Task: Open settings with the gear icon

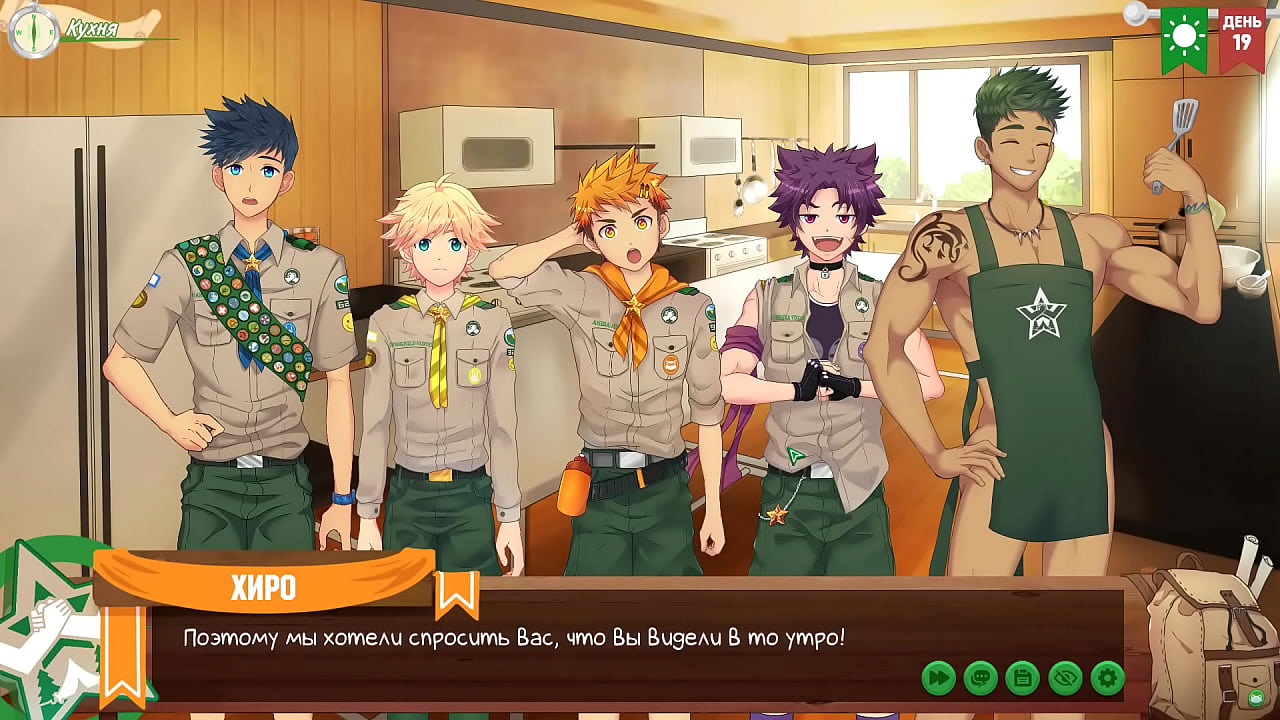Action: pyautogui.click(x=1108, y=678)
